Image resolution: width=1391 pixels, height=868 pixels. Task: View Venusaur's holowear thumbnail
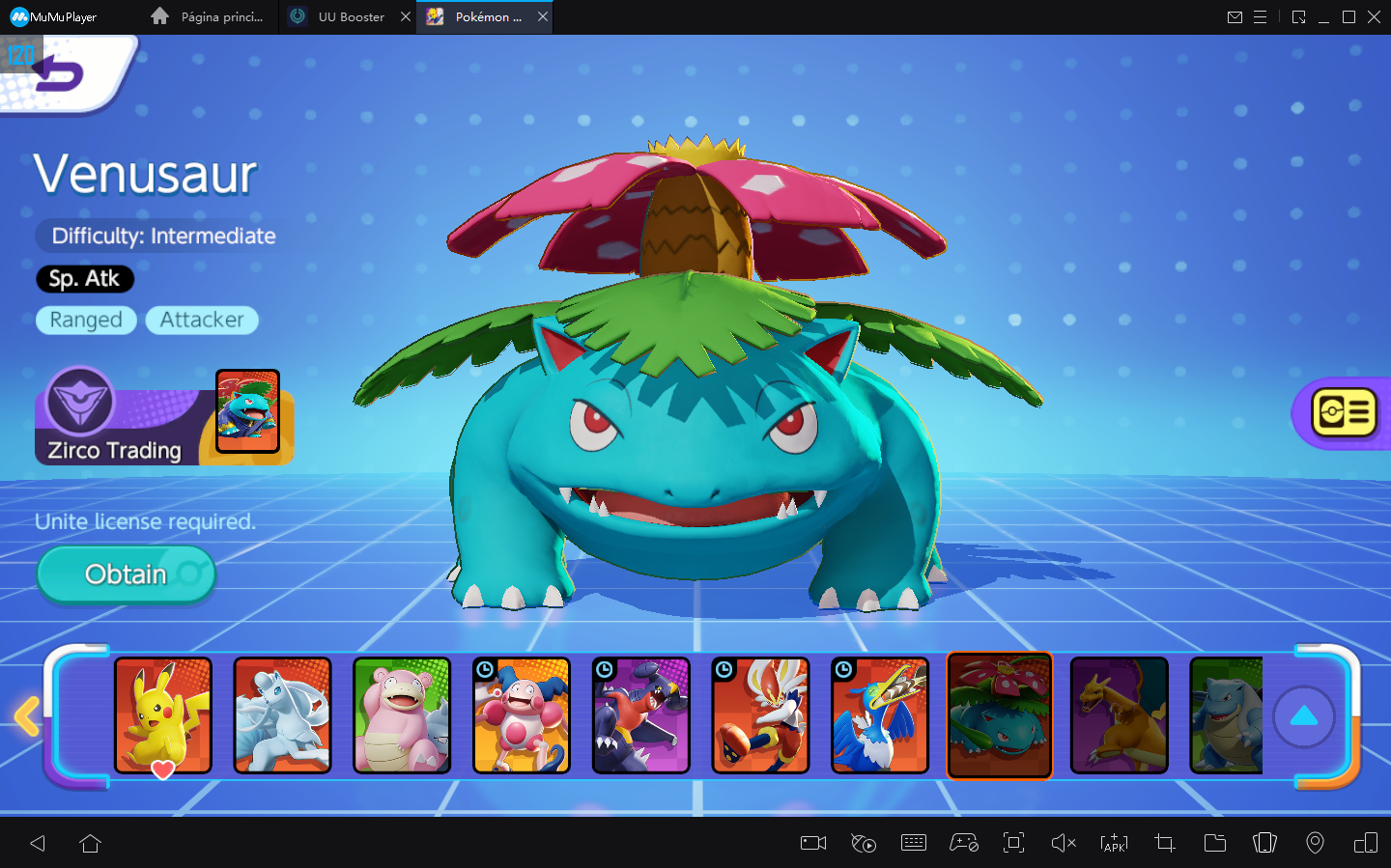pyautogui.click(x=247, y=411)
